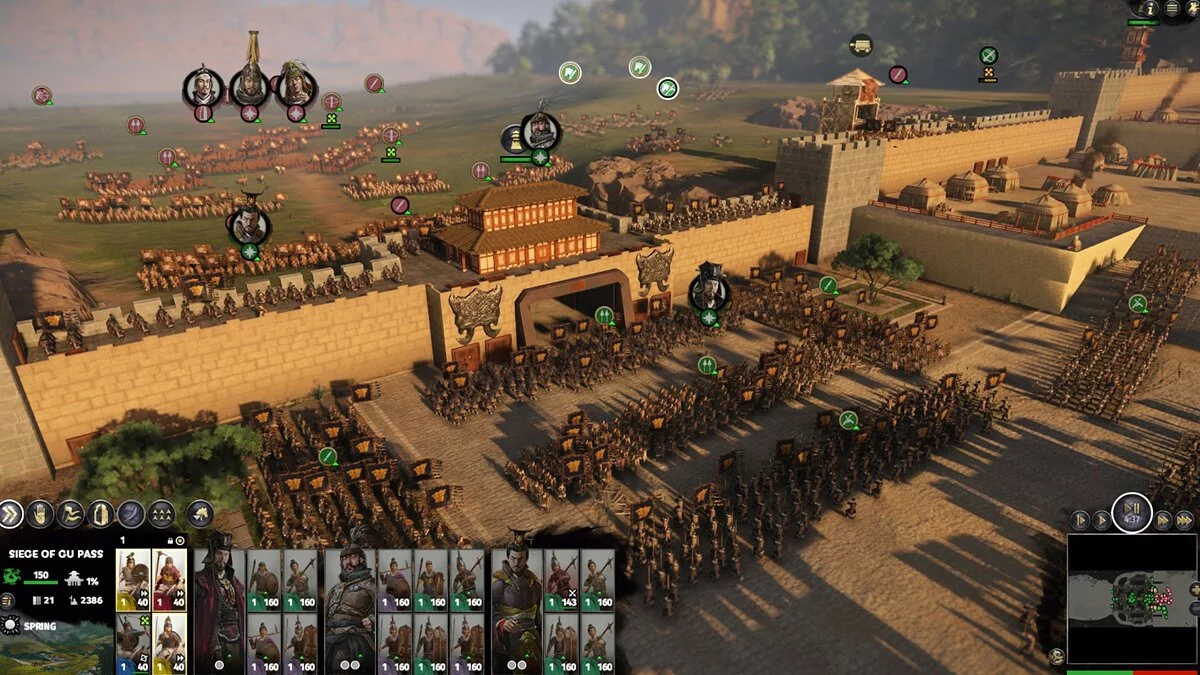Select the damaged unit card showing 143
The height and width of the screenshot is (675, 1200).
561,578
